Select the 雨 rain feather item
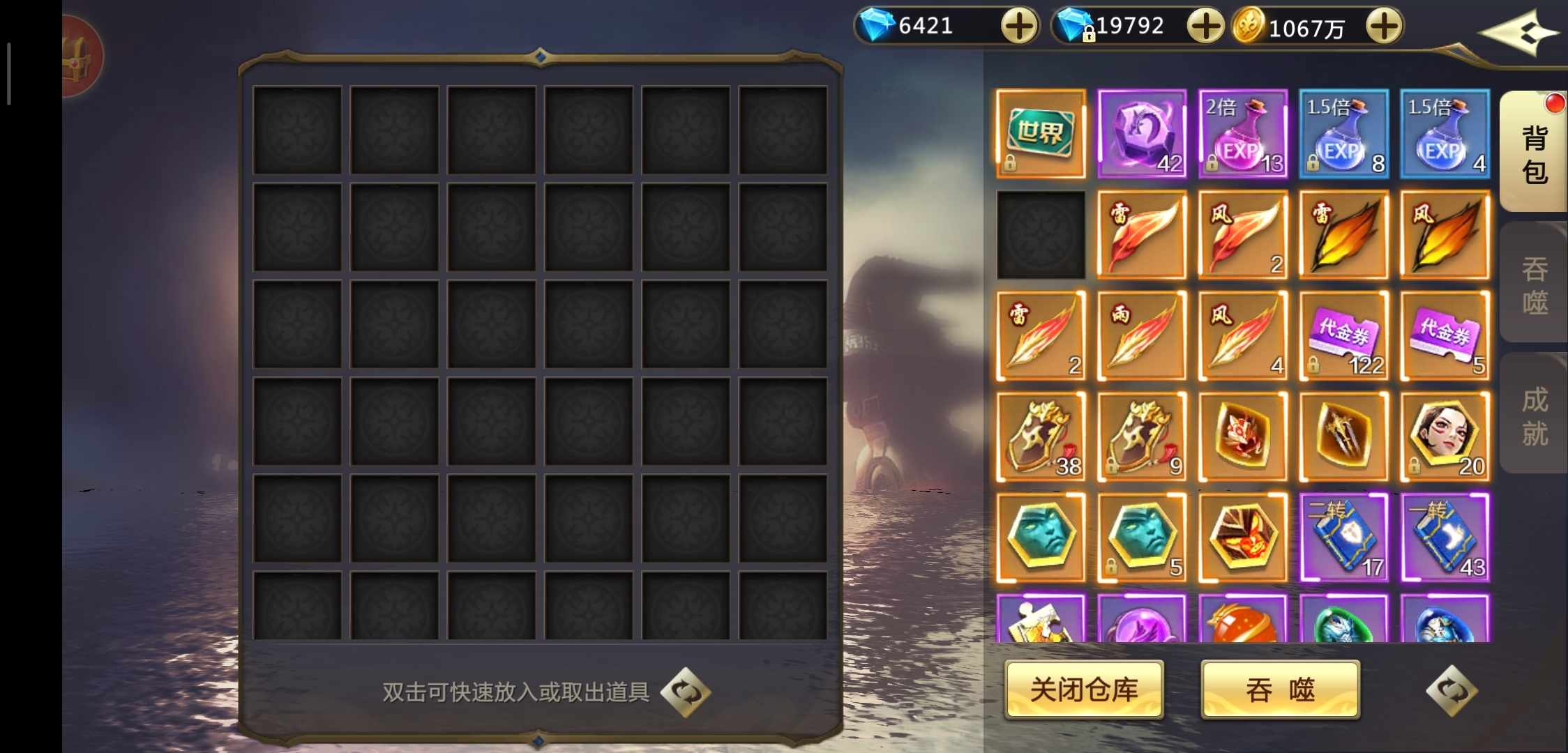The height and width of the screenshot is (753, 1568). click(1142, 336)
